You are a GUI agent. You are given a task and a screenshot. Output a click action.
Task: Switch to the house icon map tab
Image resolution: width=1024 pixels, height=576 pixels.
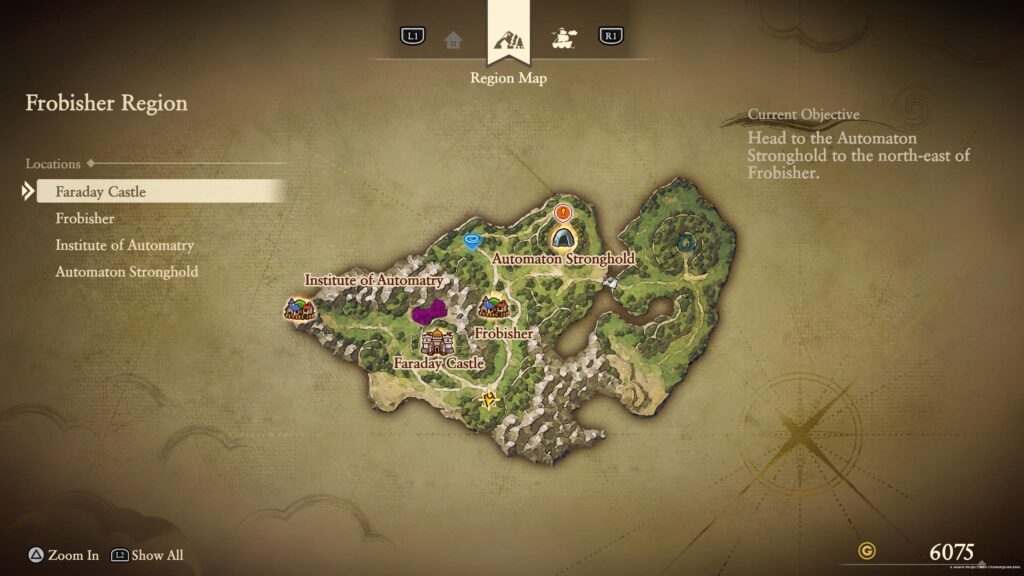(x=454, y=39)
